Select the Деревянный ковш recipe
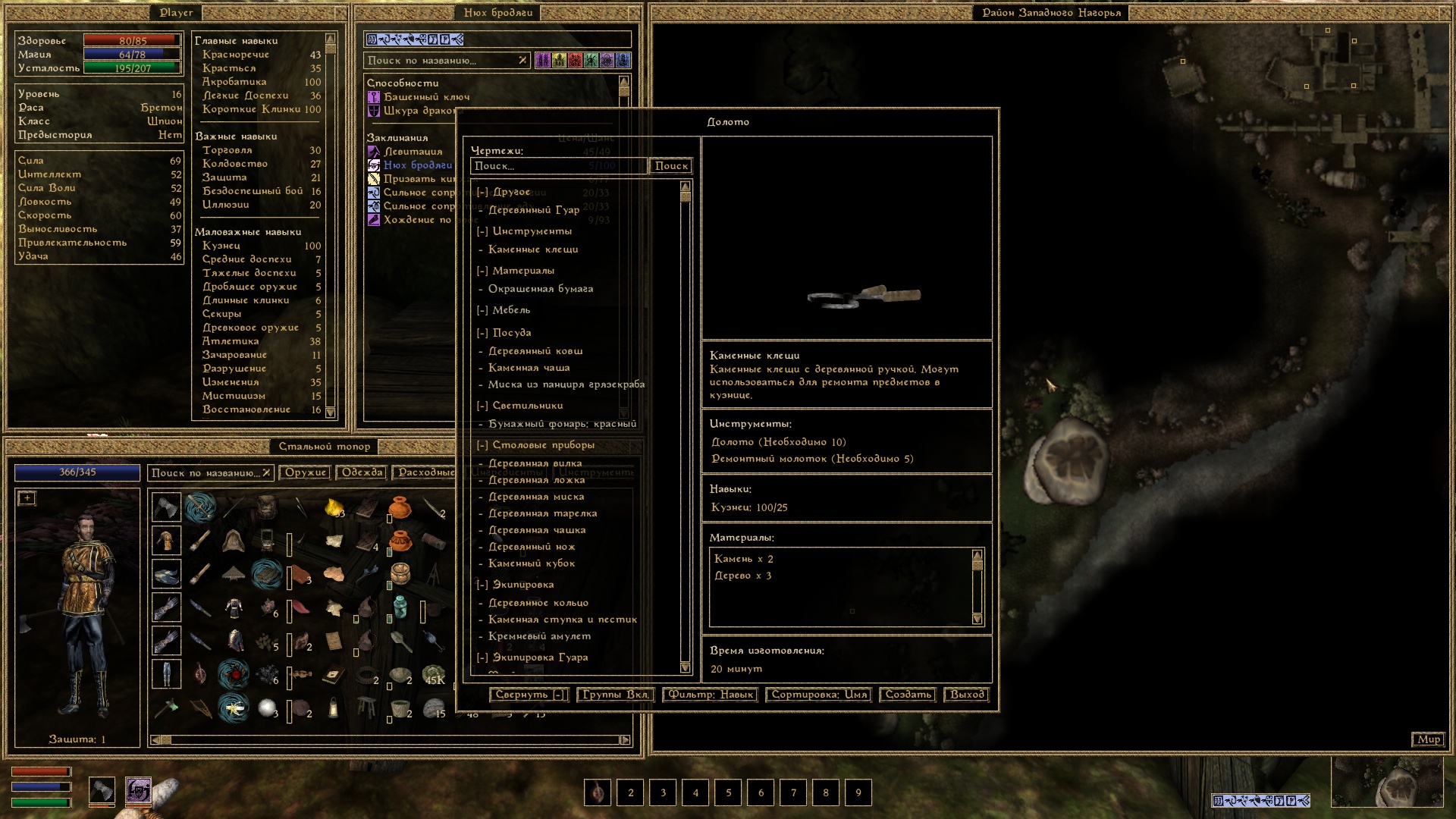 (x=535, y=351)
